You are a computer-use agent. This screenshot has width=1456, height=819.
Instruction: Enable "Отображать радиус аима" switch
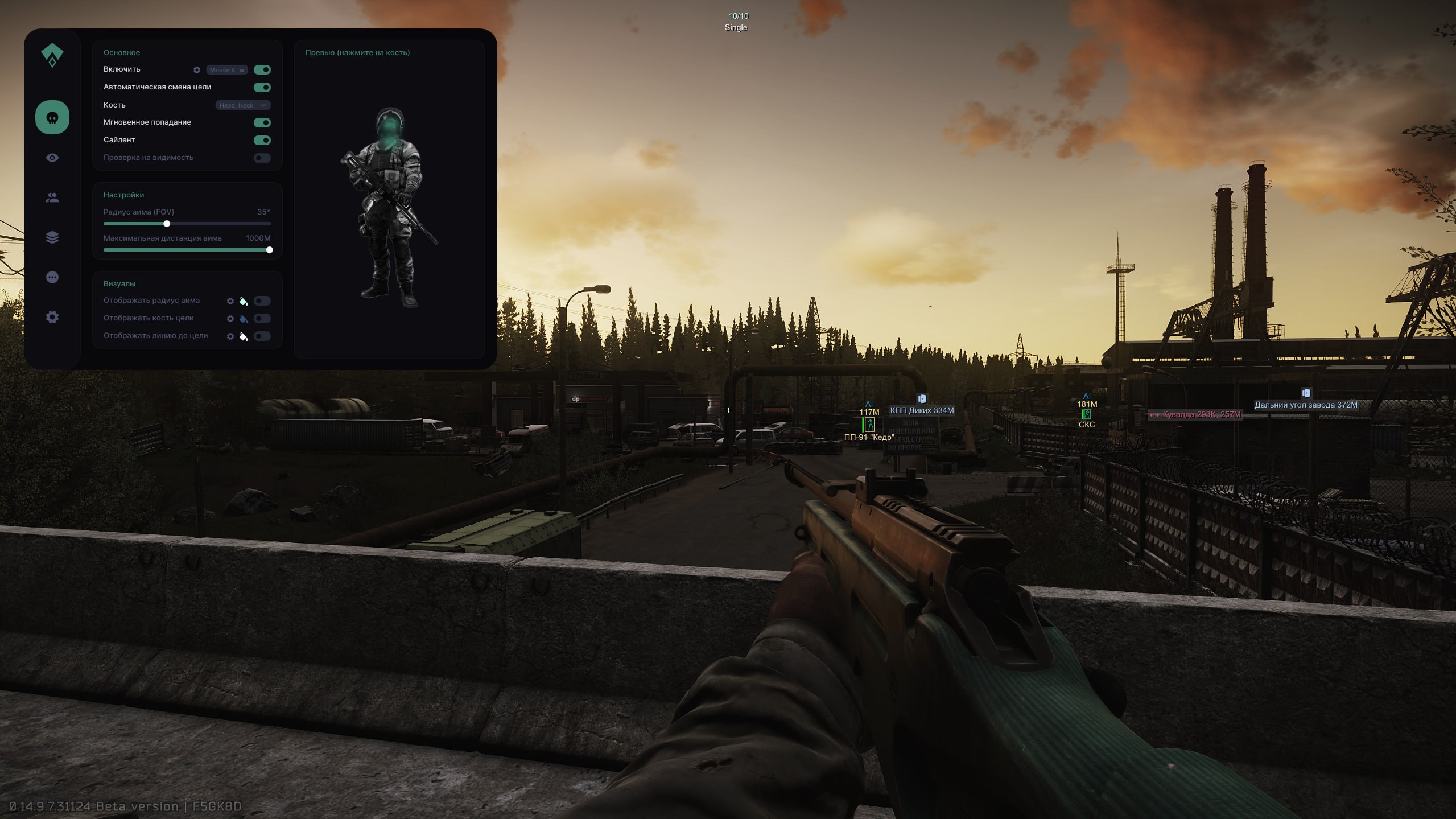coord(262,301)
